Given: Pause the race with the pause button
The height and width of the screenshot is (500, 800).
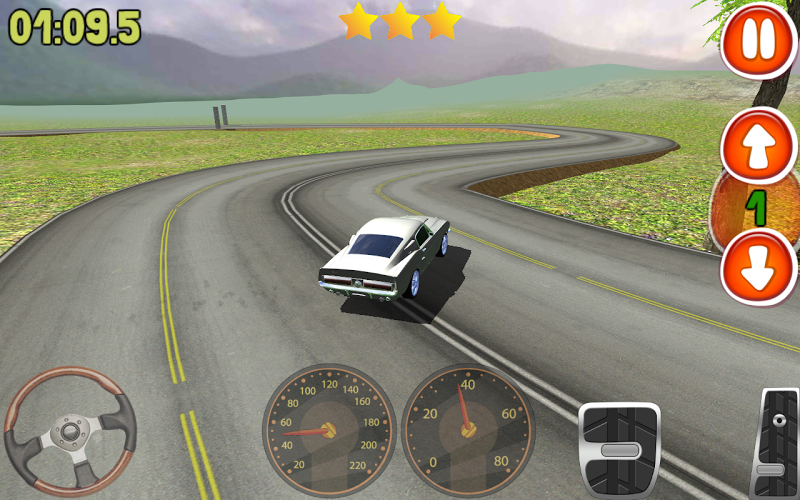Looking at the screenshot, I should pyautogui.click(x=757, y=40).
